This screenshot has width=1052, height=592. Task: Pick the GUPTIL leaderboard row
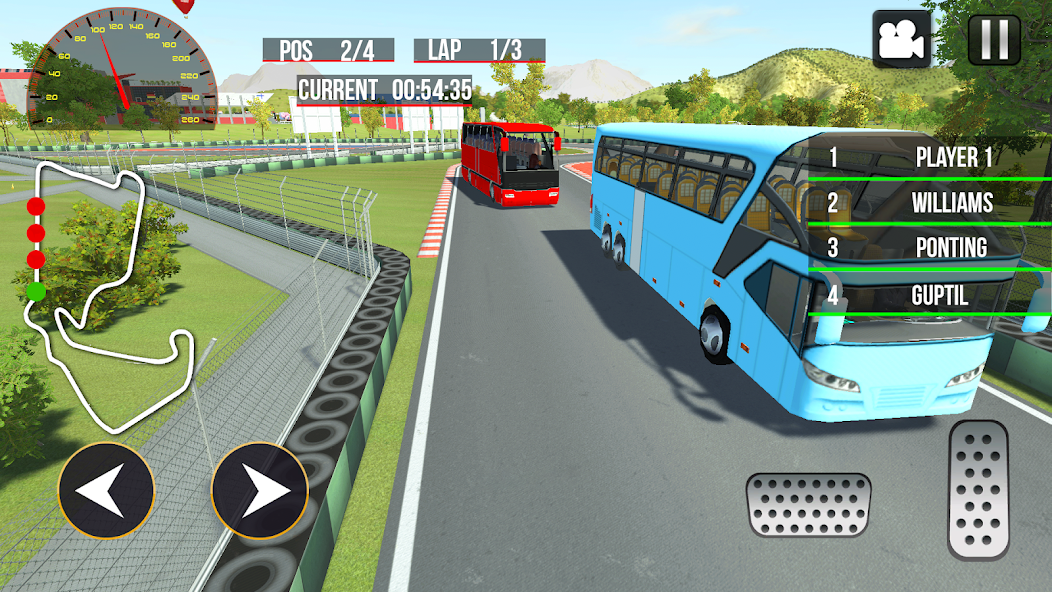point(928,296)
